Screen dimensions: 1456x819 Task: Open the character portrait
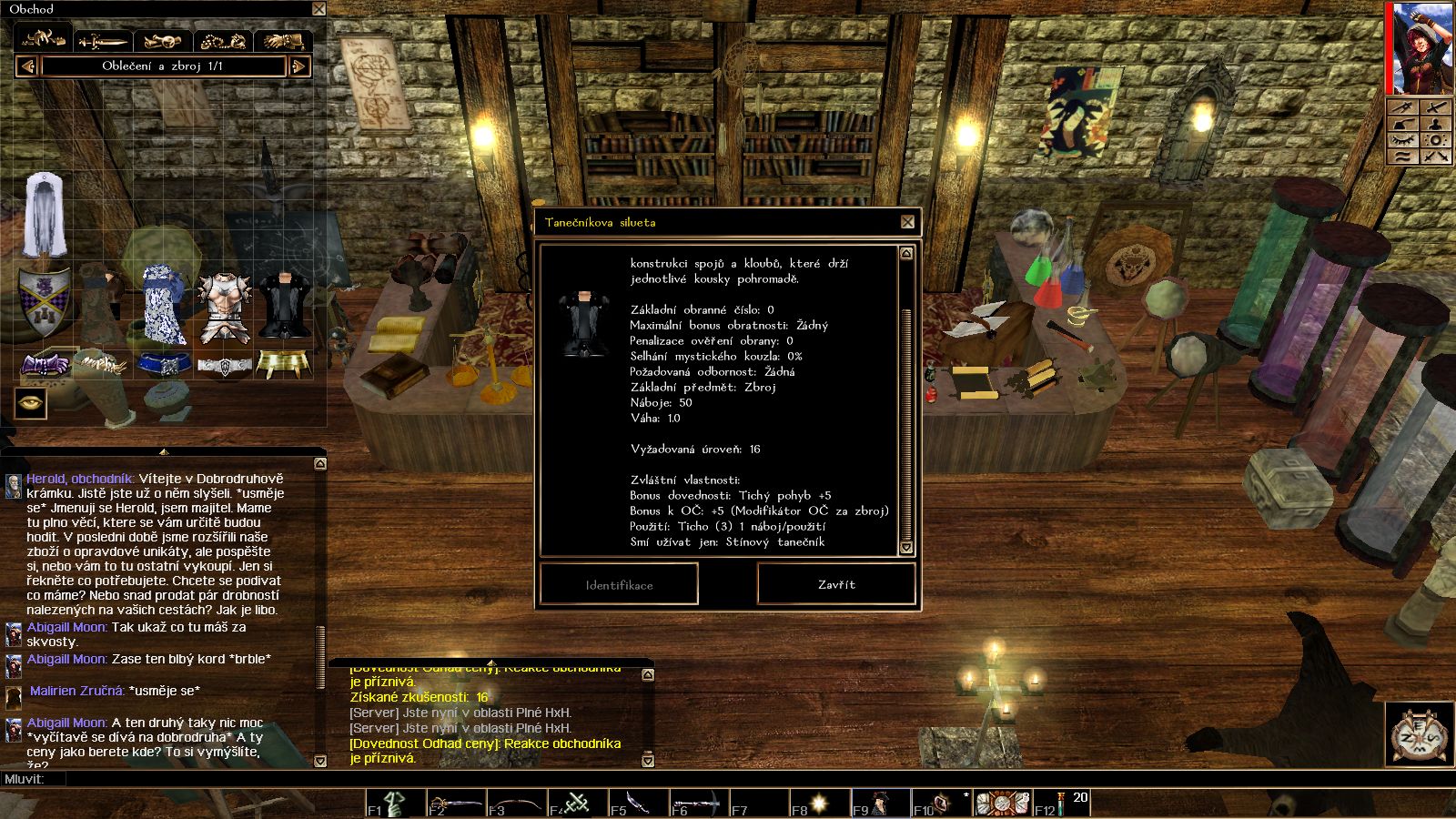pyautogui.click(x=1421, y=48)
